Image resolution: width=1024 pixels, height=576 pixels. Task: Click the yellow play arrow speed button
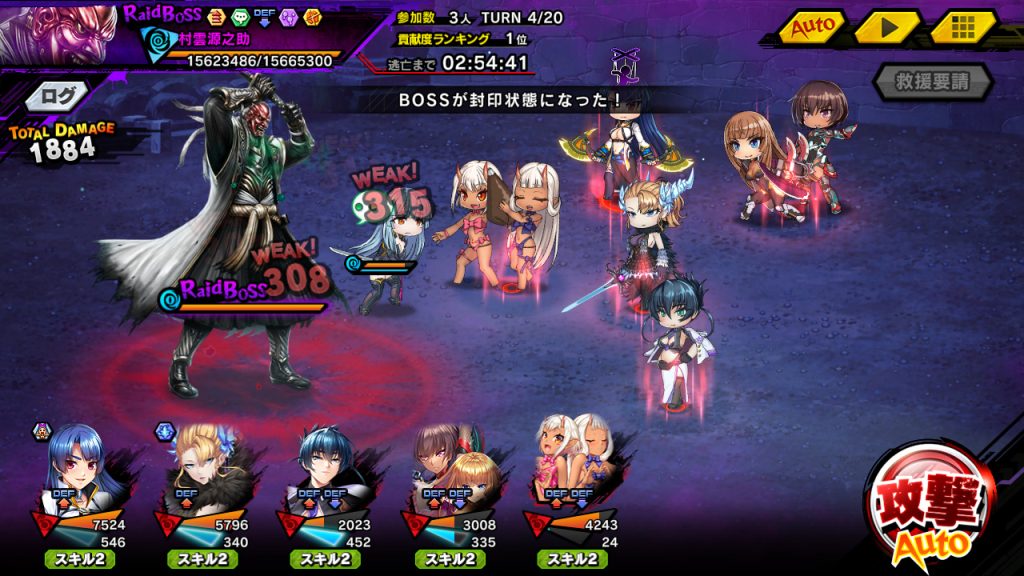[886, 27]
